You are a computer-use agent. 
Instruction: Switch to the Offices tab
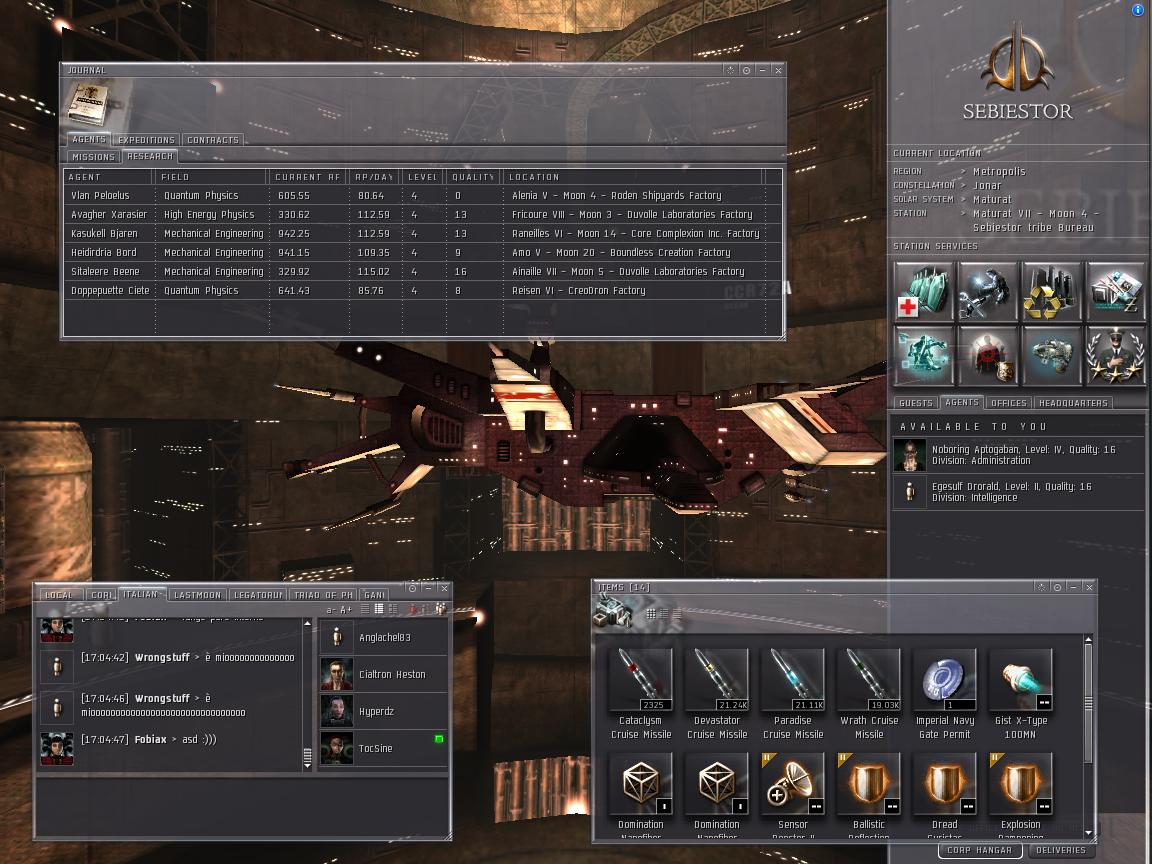click(x=1008, y=403)
